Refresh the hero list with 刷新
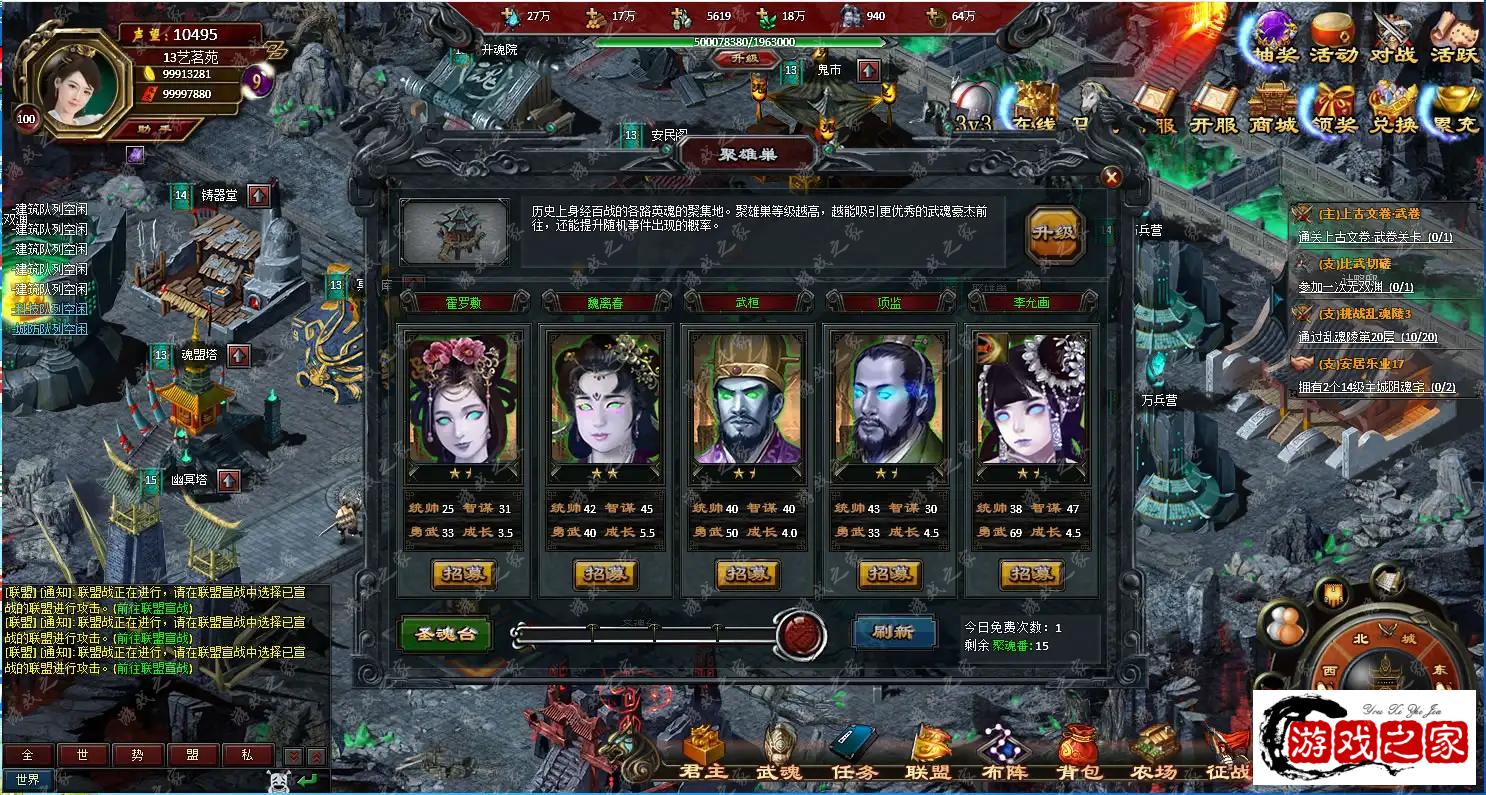Image resolution: width=1486 pixels, height=795 pixels. coord(893,632)
